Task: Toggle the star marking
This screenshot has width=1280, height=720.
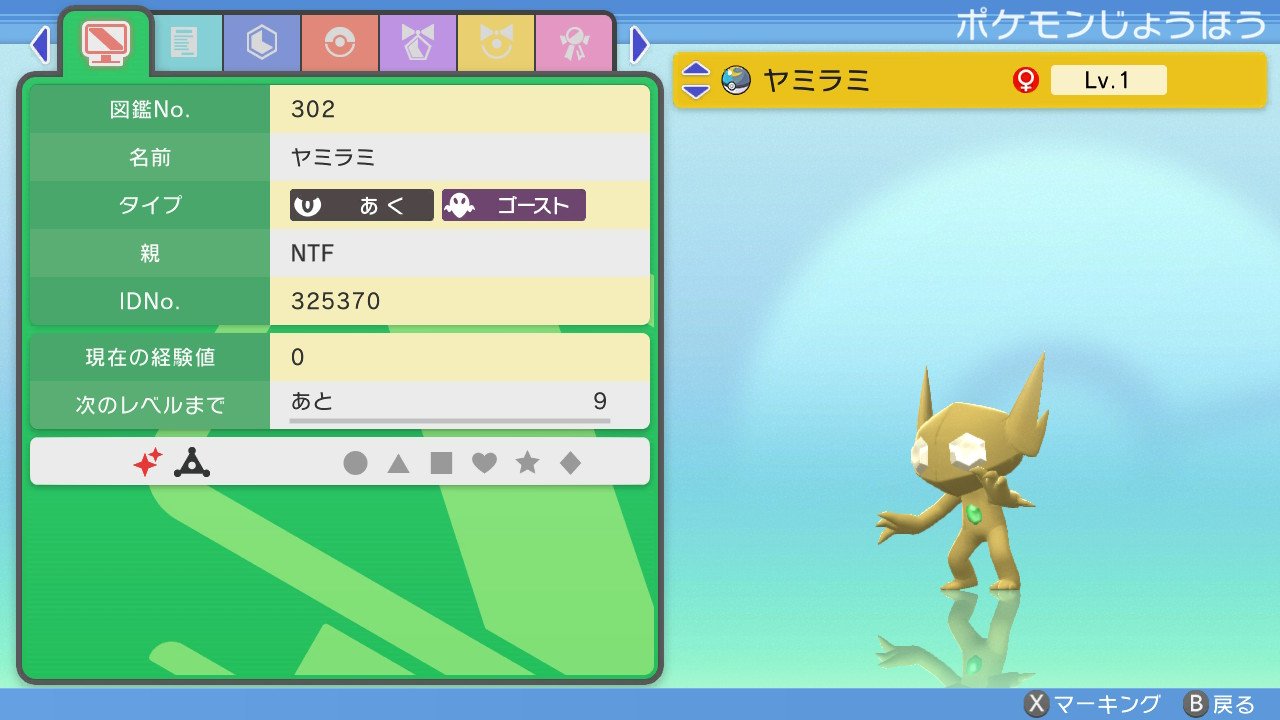Action: [x=528, y=462]
